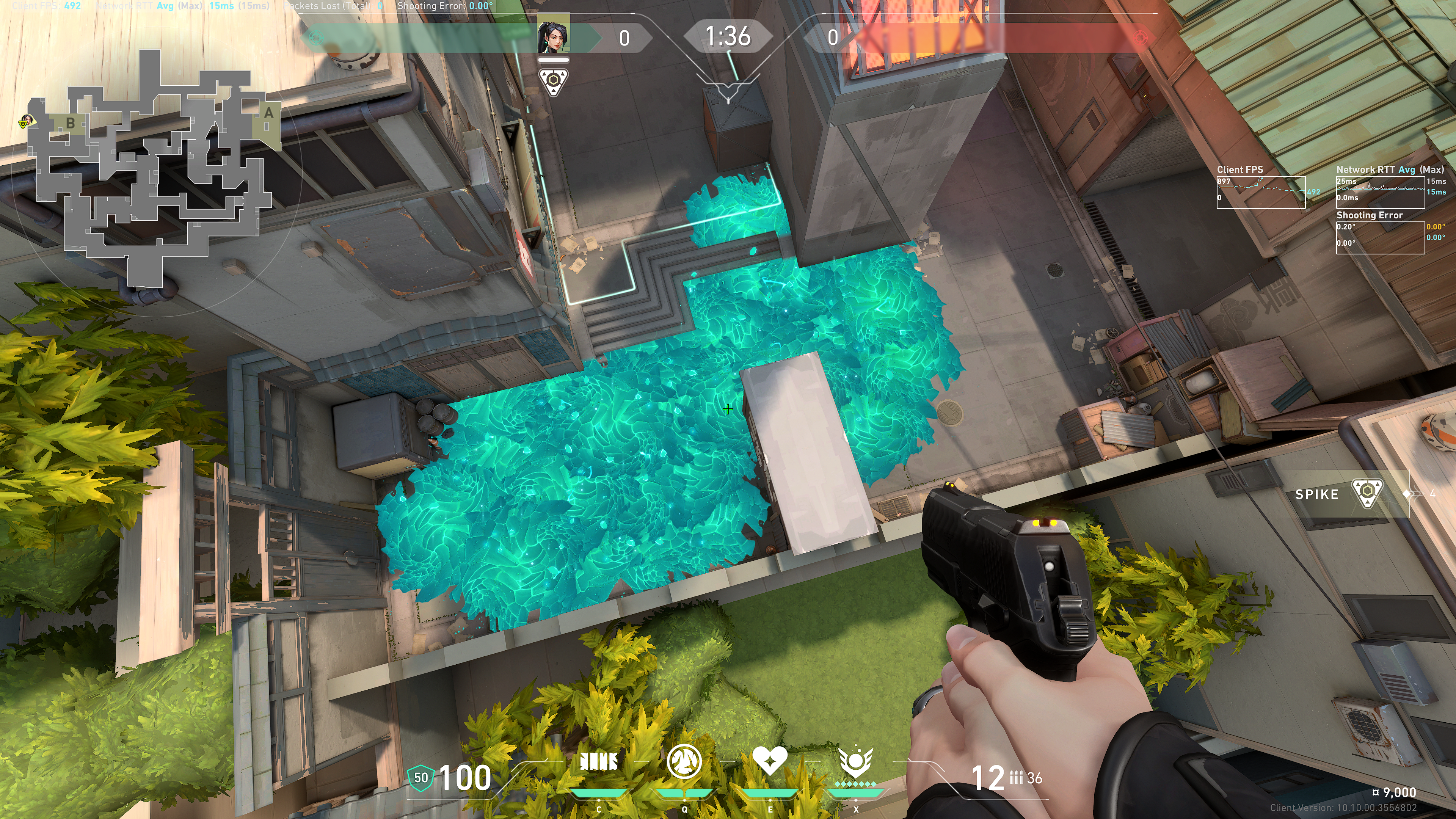Select the A site marker on the minimap
The image size is (1456, 819).
pos(268,114)
